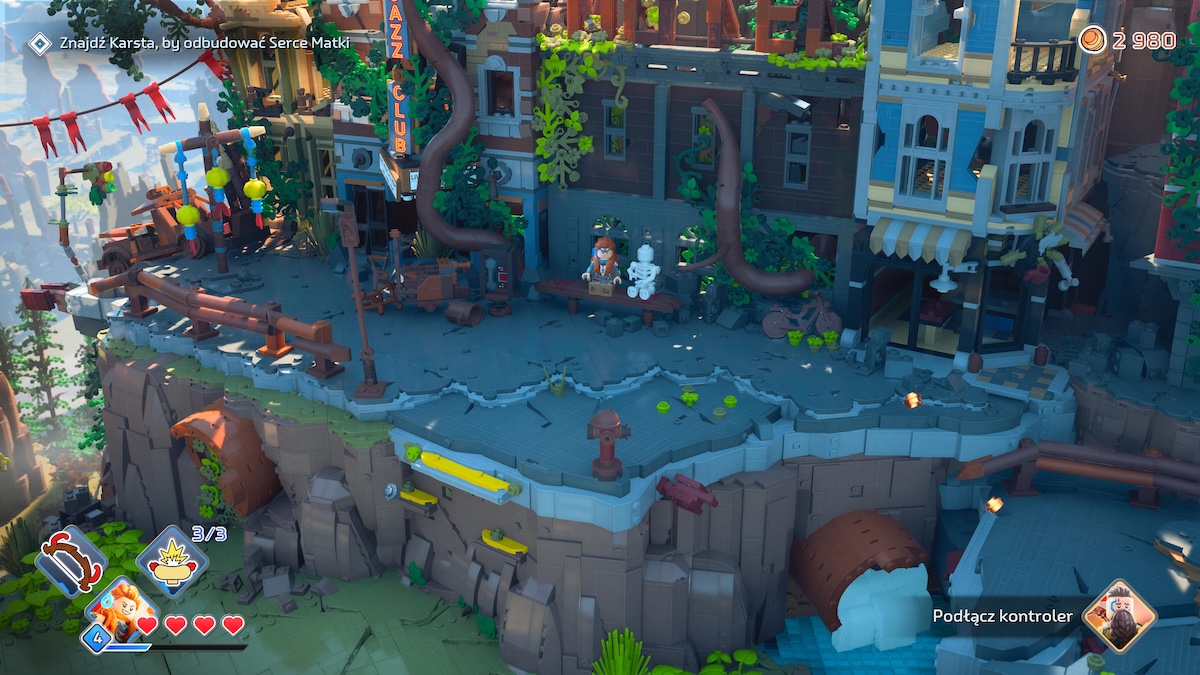Click the blue level 4 badge
1200x675 pixels.
click(x=97, y=637)
